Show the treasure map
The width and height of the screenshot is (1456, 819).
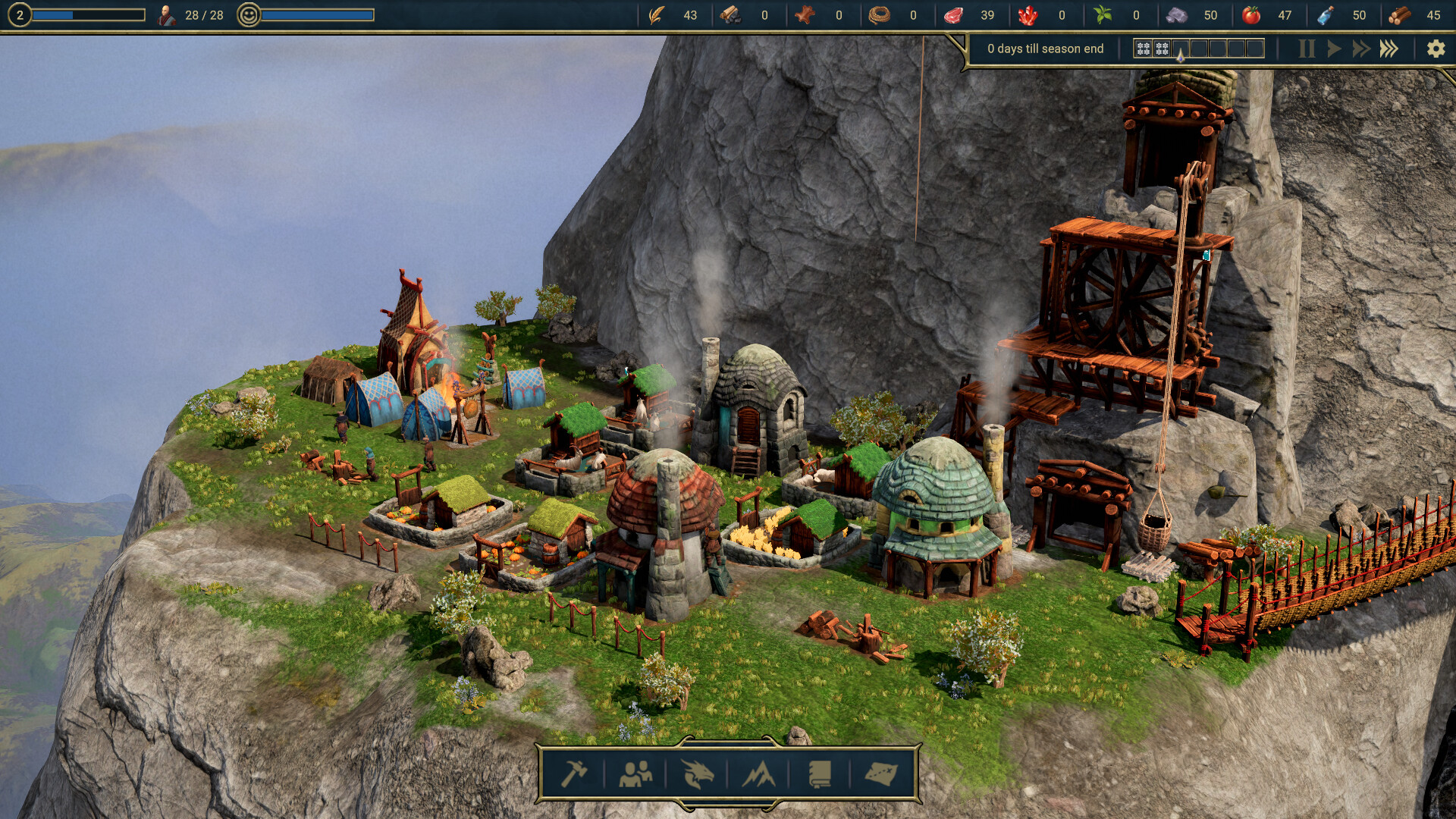pos(880,773)
